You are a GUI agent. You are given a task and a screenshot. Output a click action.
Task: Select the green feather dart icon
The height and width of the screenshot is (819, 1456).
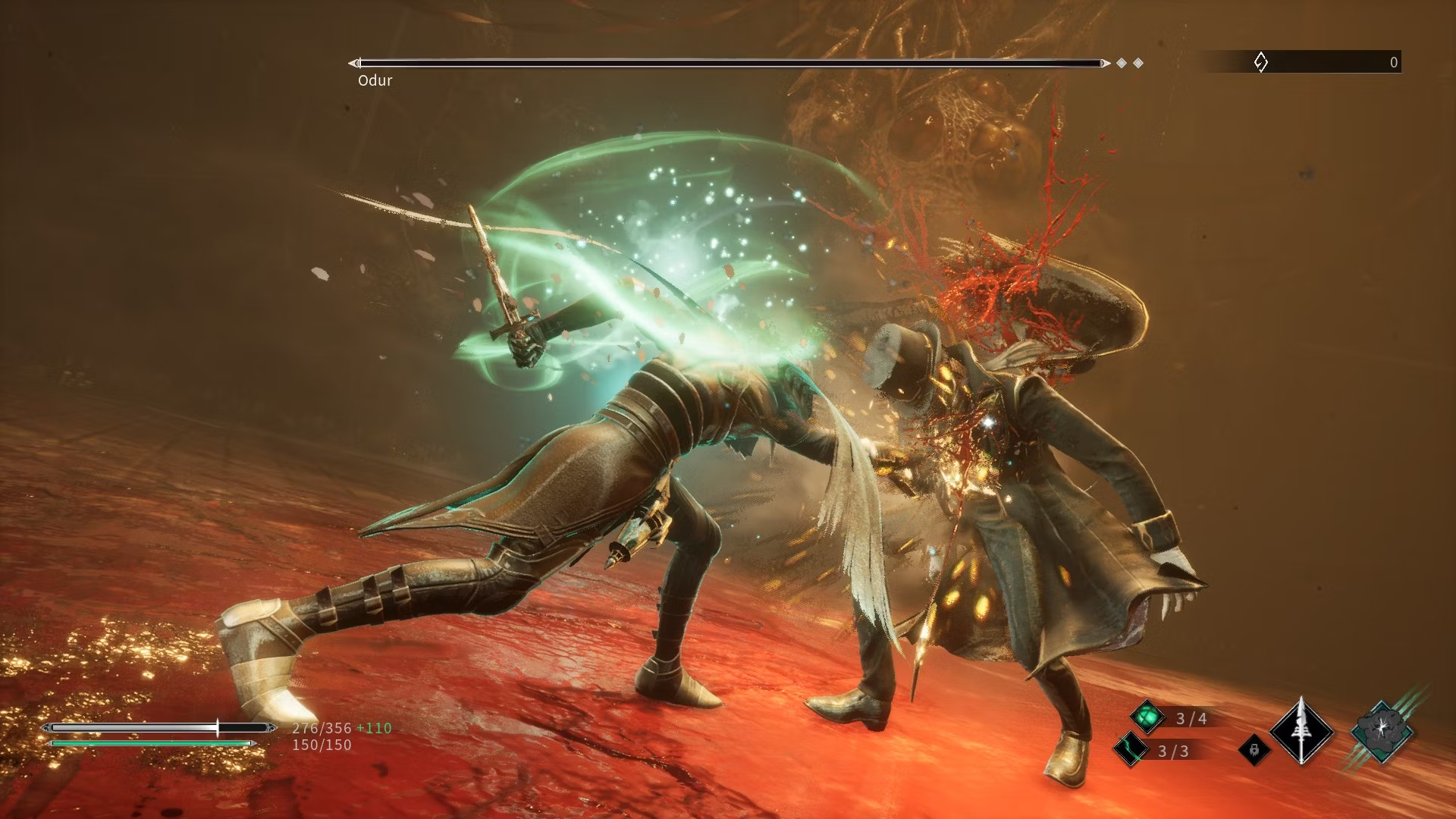click(x=1130, y=750)
